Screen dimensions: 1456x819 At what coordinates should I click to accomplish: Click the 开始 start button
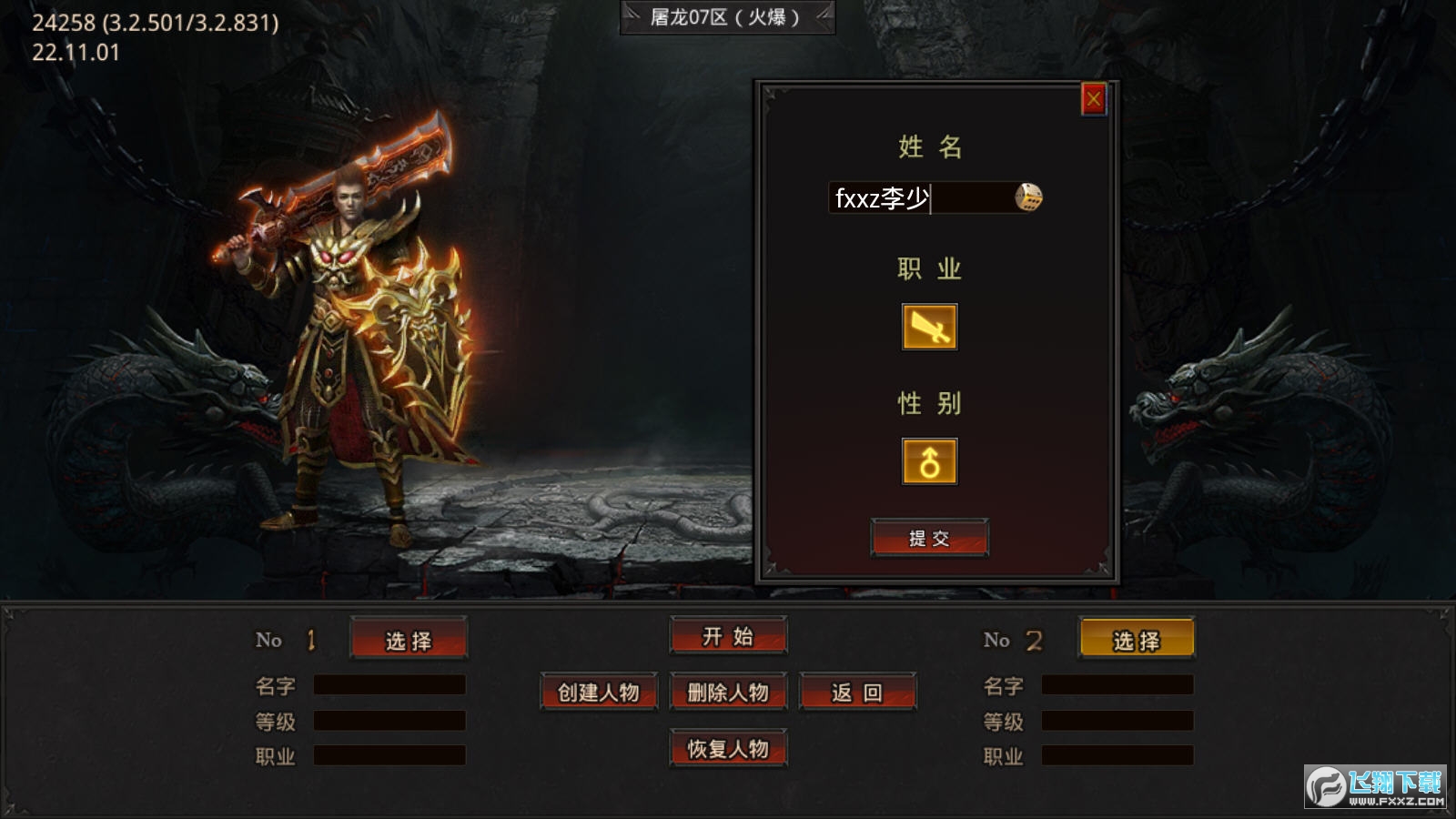tap(727, 637)
